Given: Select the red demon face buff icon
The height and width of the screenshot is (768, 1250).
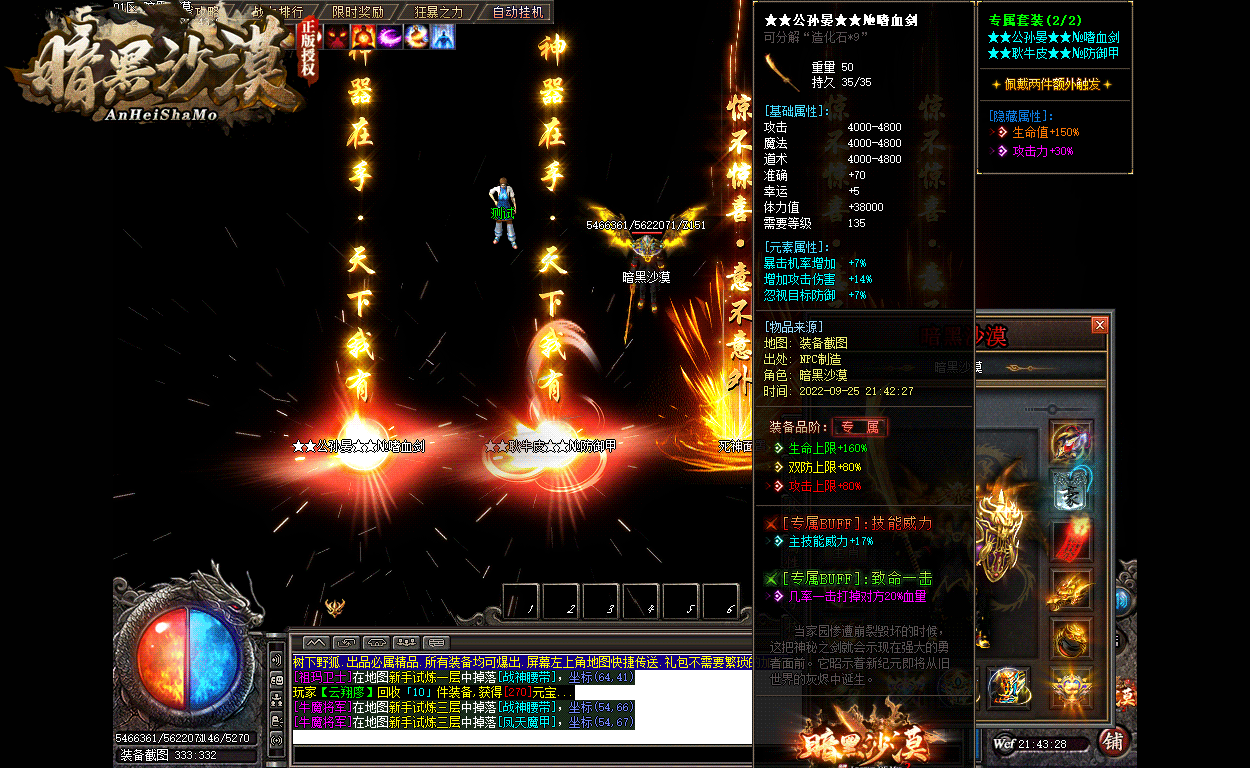Looking at the screenshot, I should pyautogui.click(x=336, y=38).
